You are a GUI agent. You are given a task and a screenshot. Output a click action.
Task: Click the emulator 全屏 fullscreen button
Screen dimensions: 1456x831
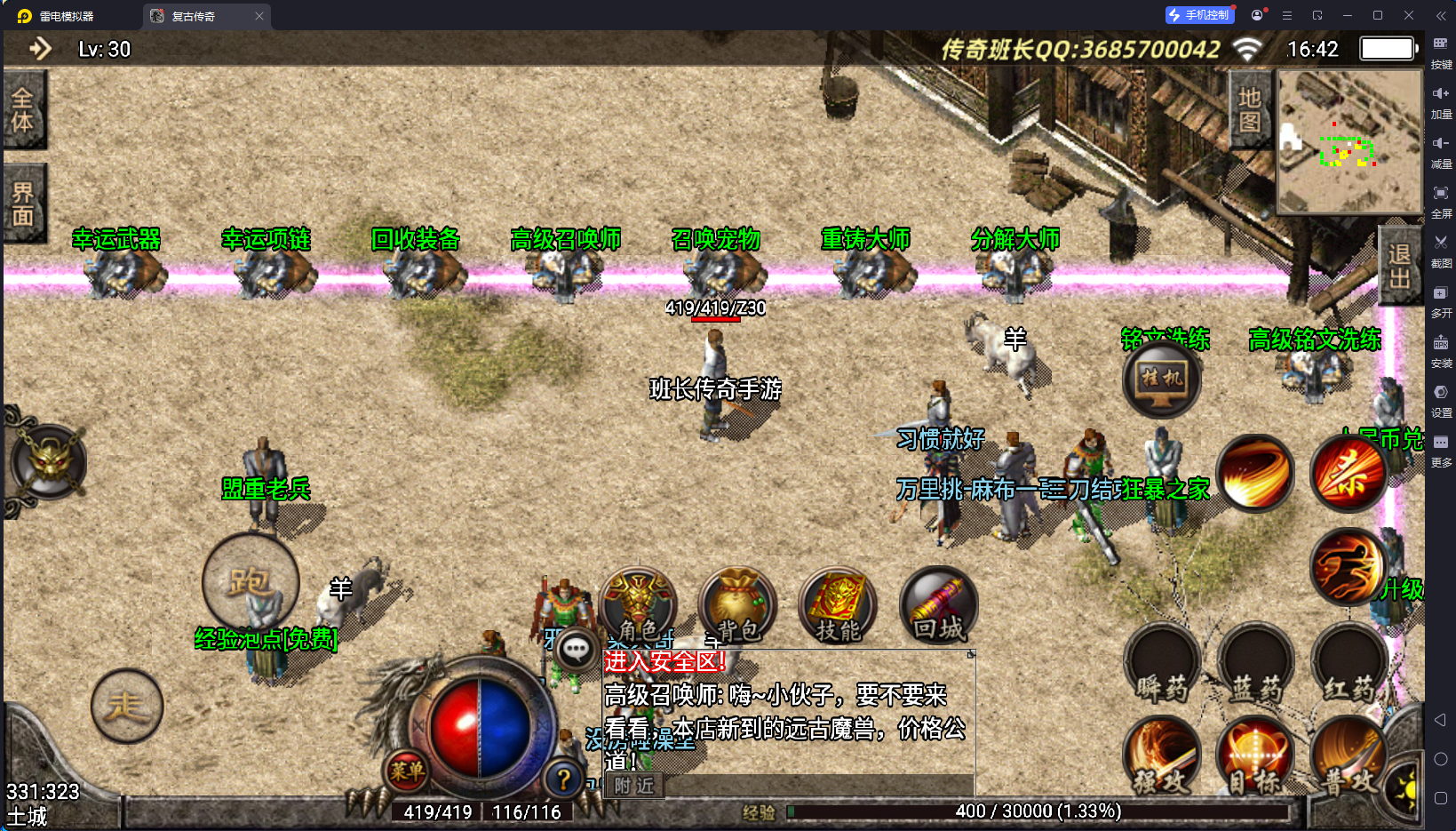click(x=1441, y=199)
